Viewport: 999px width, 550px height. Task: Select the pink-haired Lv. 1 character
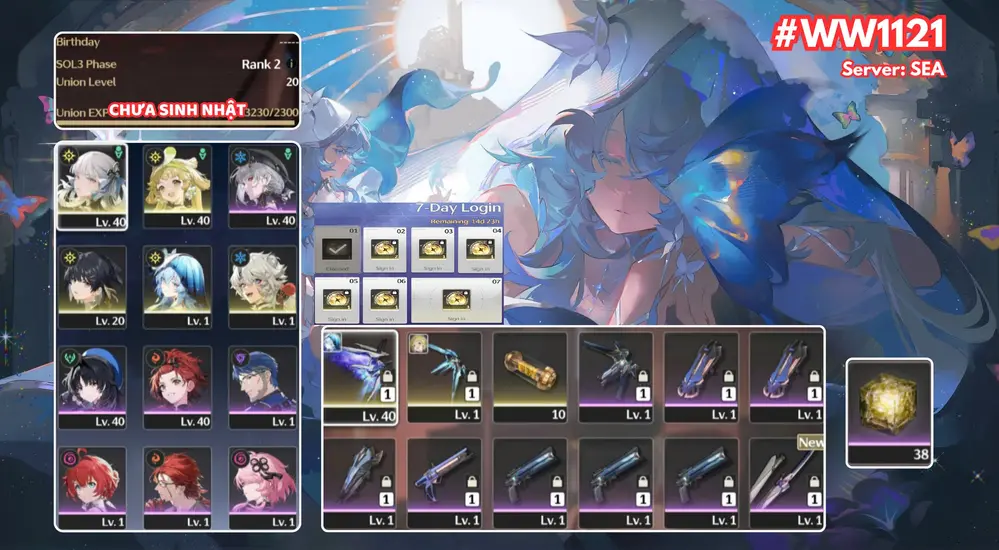(262, 486)
